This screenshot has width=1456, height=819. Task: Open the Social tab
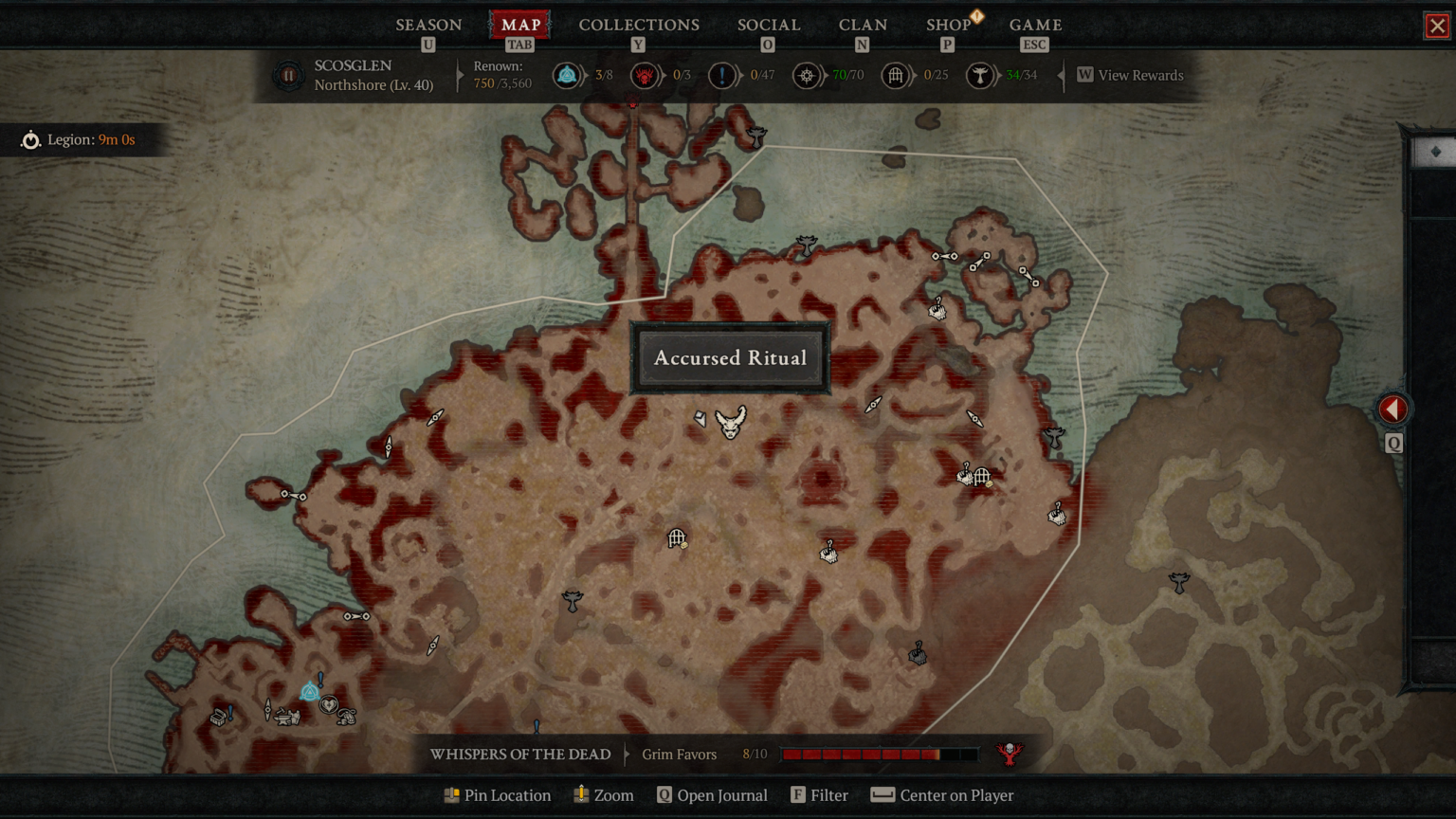coord(769,25)
